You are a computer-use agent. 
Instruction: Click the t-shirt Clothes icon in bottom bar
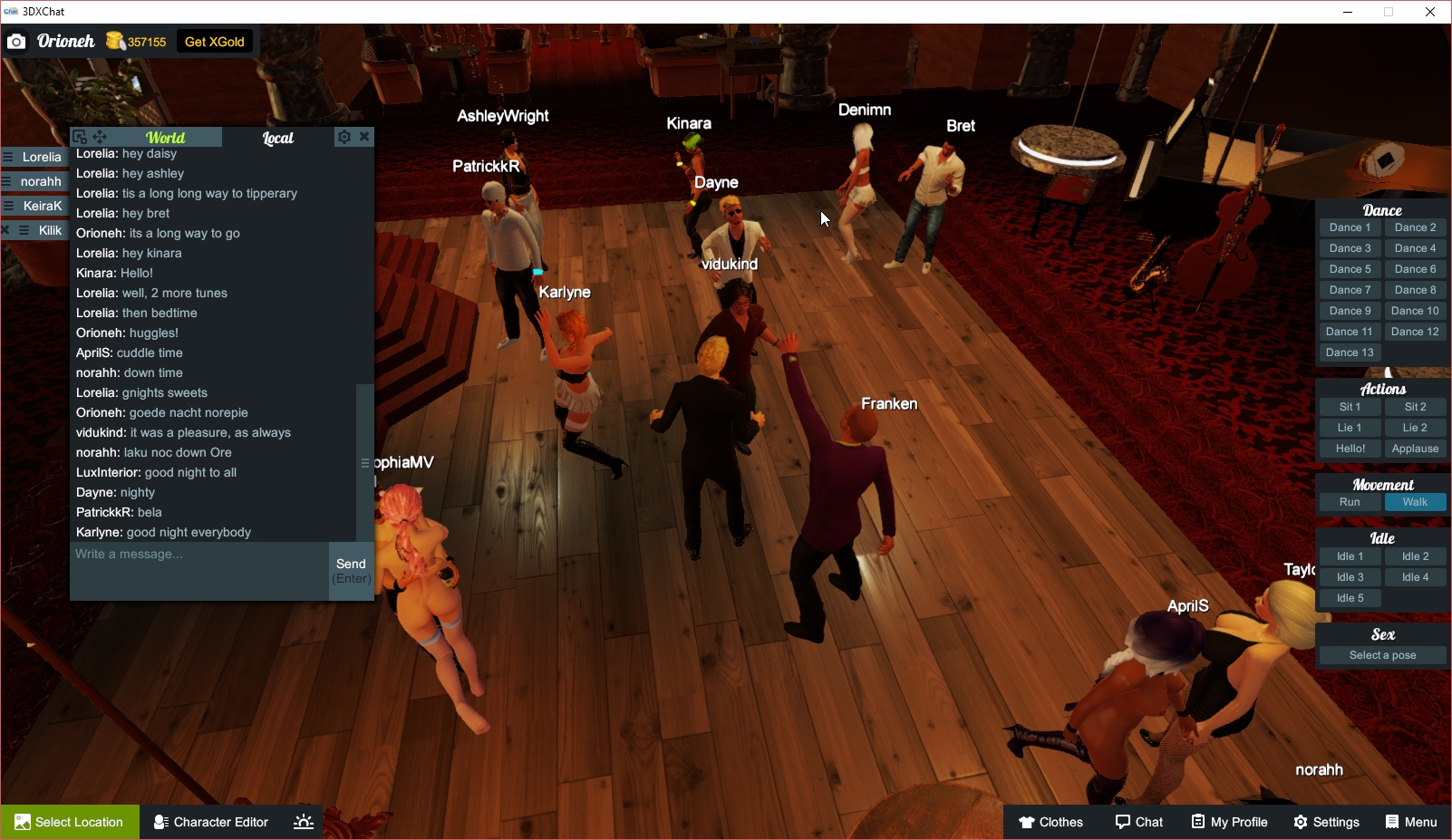click(x=1027, y=822)
